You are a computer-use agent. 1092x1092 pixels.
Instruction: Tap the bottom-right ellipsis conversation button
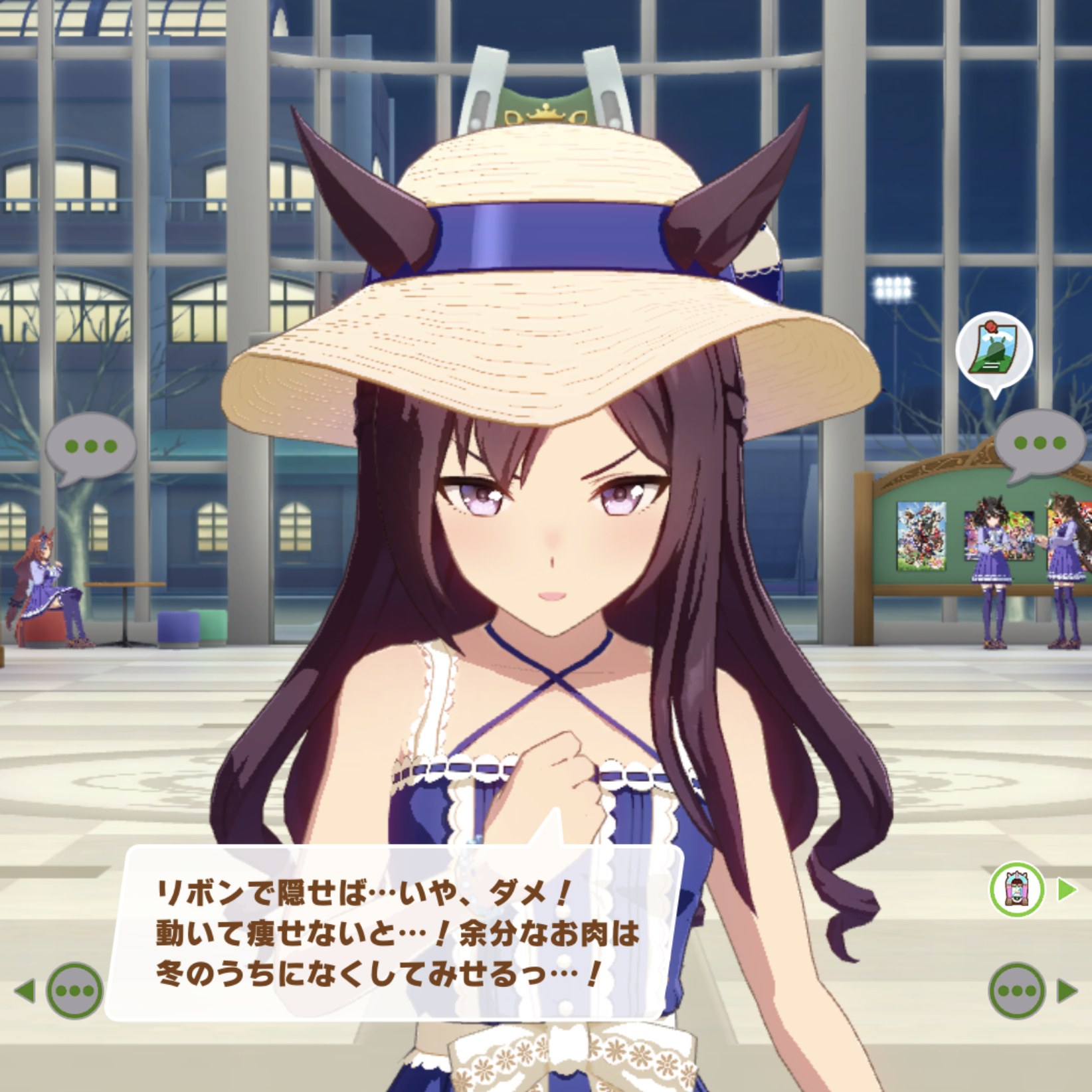(x=1016, y=990)
